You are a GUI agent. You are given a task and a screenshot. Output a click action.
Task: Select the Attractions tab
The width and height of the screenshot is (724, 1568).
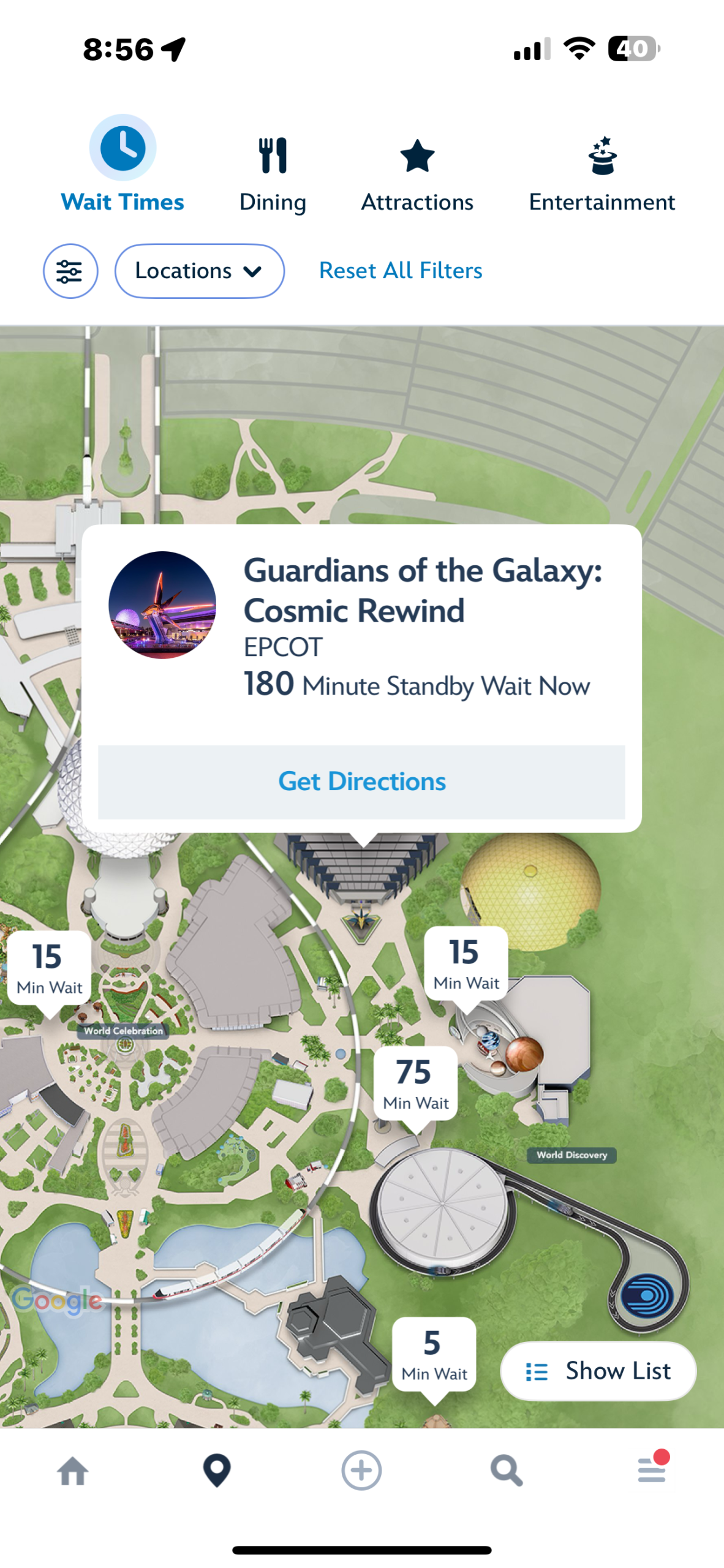[417, 175]
